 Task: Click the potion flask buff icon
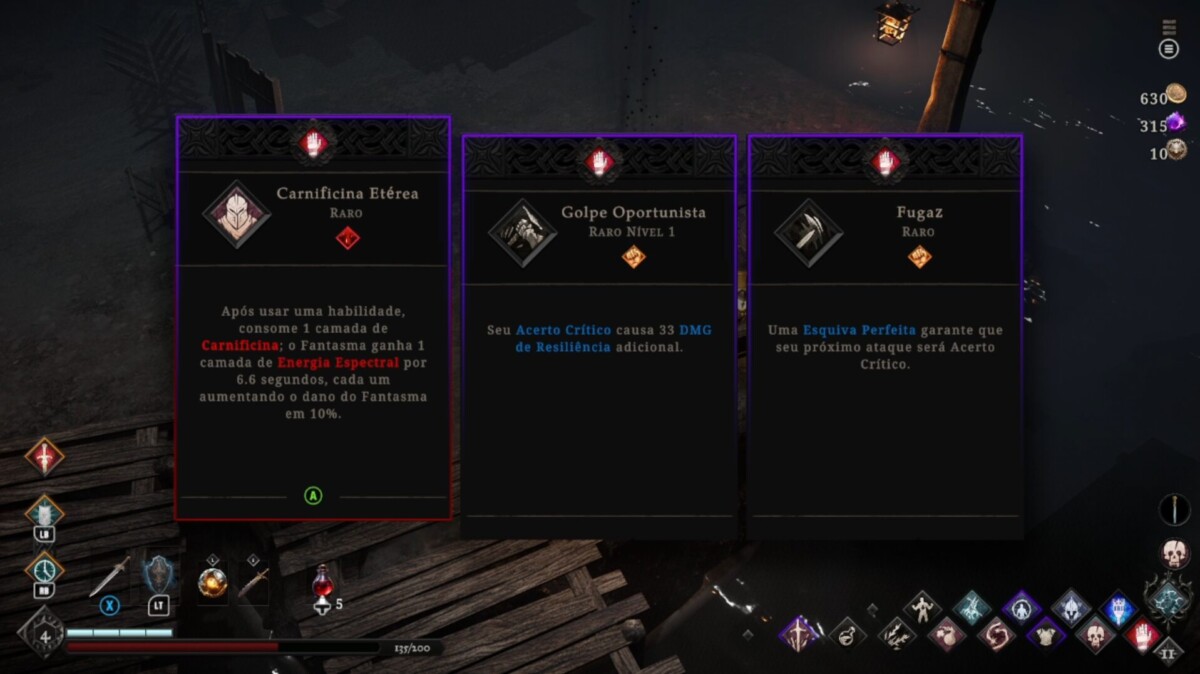click(x=847, y=634)
